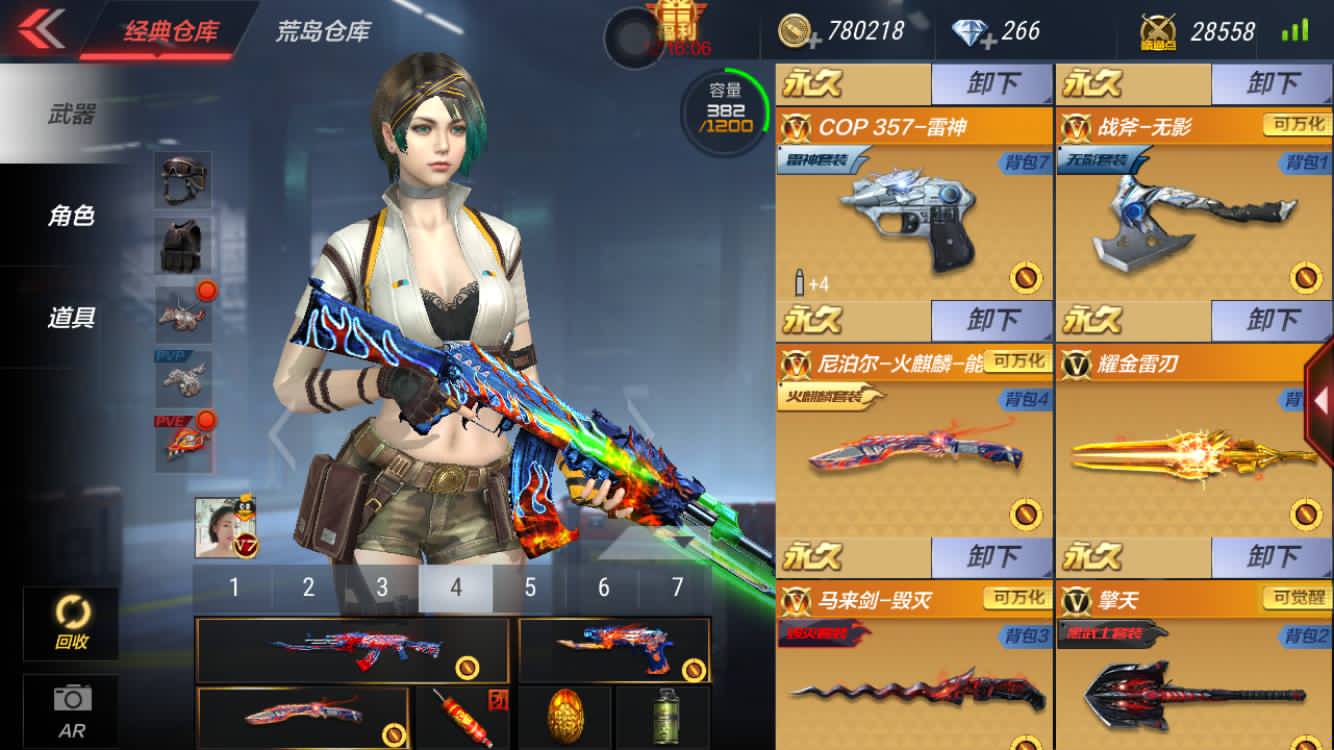Open the 荒岛仓库 tab
This screenshot has width=1334, height=750.
(x=322, y=30)
